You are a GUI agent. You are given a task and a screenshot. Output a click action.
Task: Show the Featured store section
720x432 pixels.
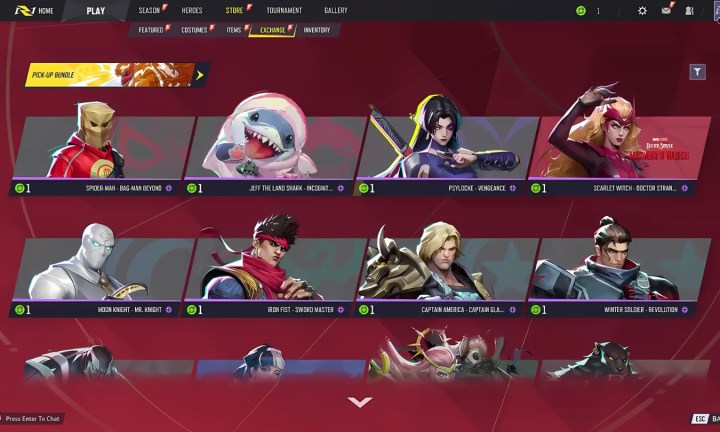(x=151, y=30)
